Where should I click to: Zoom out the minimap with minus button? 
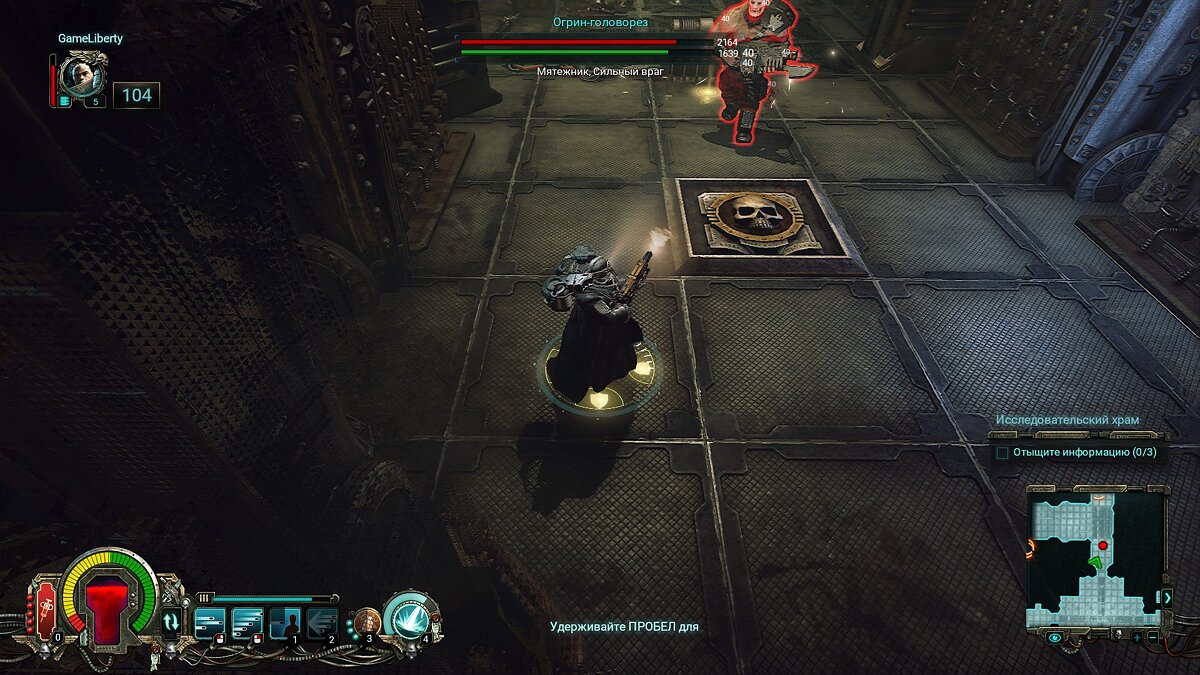click(1152, 636)
